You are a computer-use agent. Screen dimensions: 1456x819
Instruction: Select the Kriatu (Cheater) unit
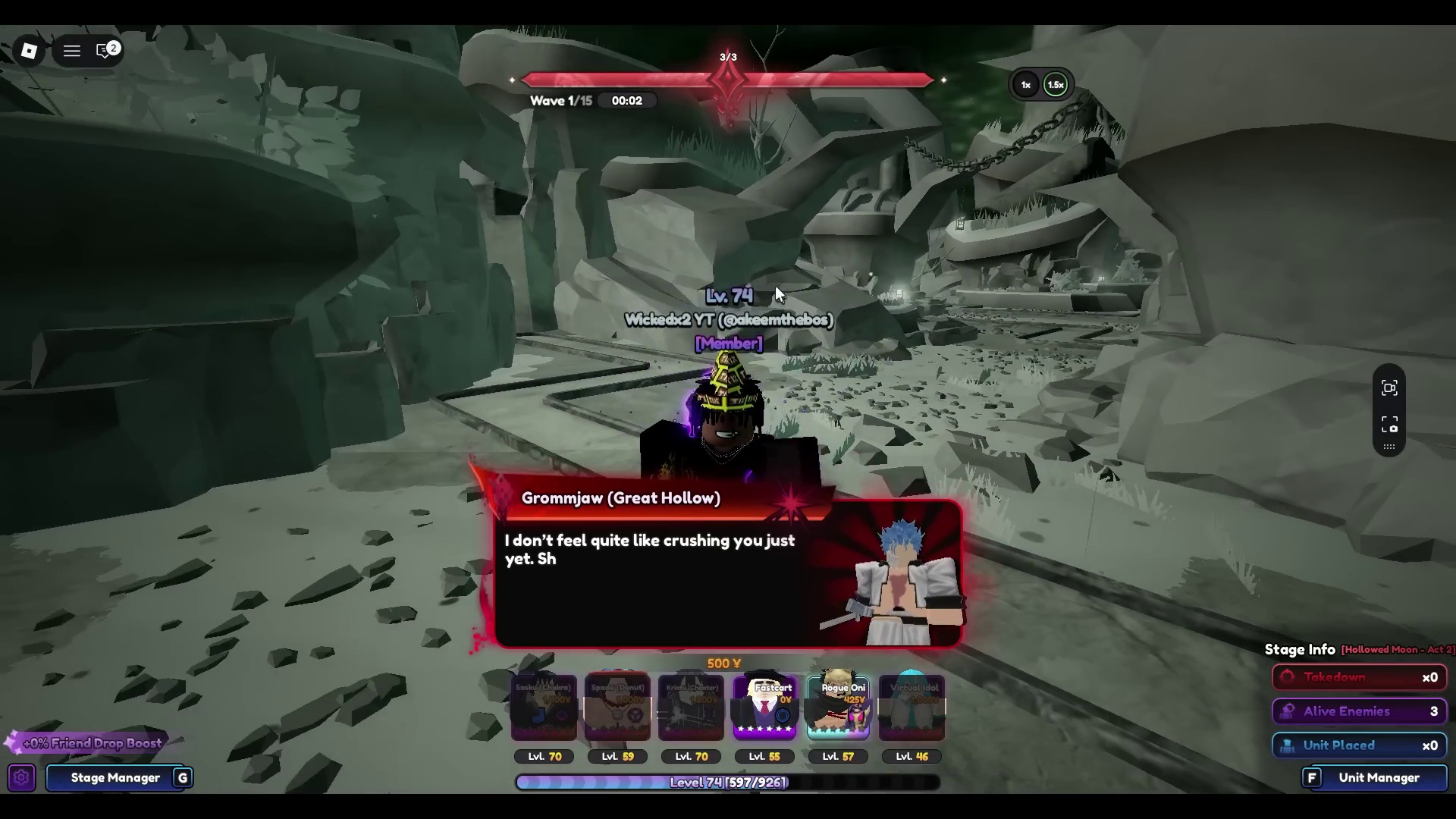pyautogui.click(x=691, y=708)
